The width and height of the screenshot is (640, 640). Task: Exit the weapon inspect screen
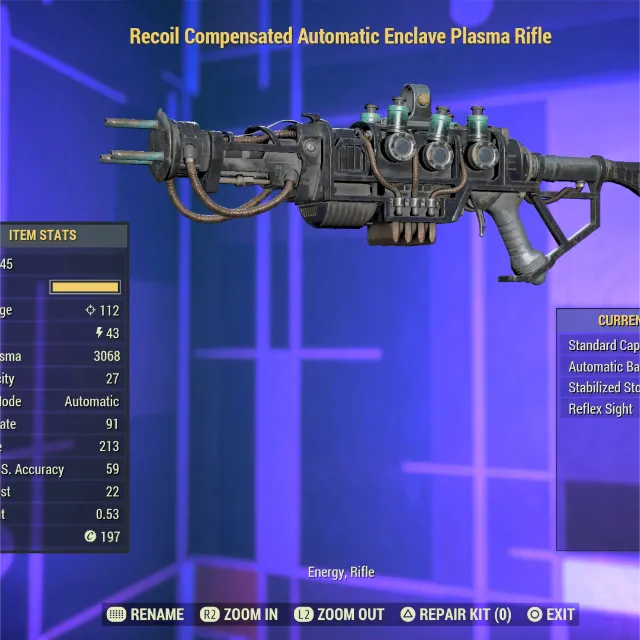click(551, 615)
